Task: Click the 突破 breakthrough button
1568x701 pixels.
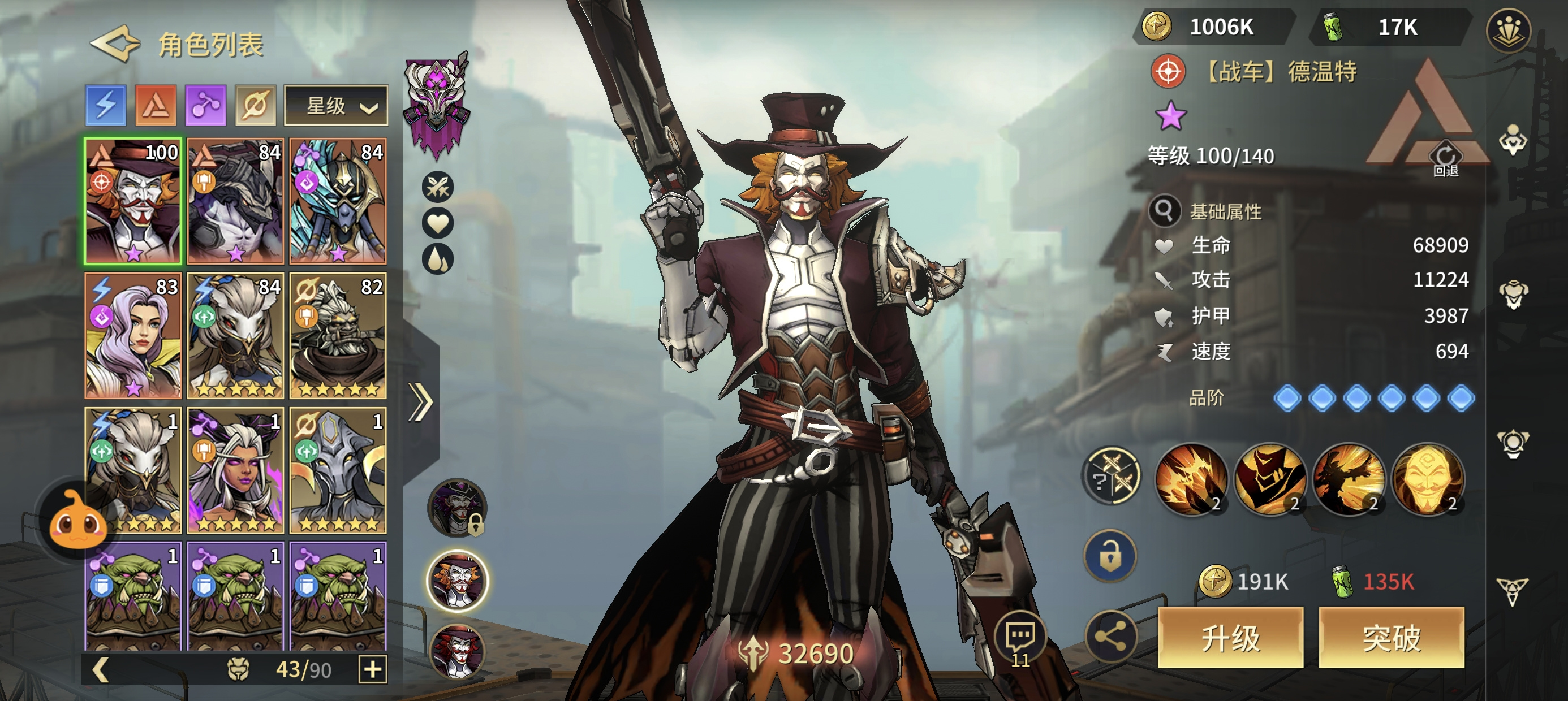Action: (x=1391, y=637)
